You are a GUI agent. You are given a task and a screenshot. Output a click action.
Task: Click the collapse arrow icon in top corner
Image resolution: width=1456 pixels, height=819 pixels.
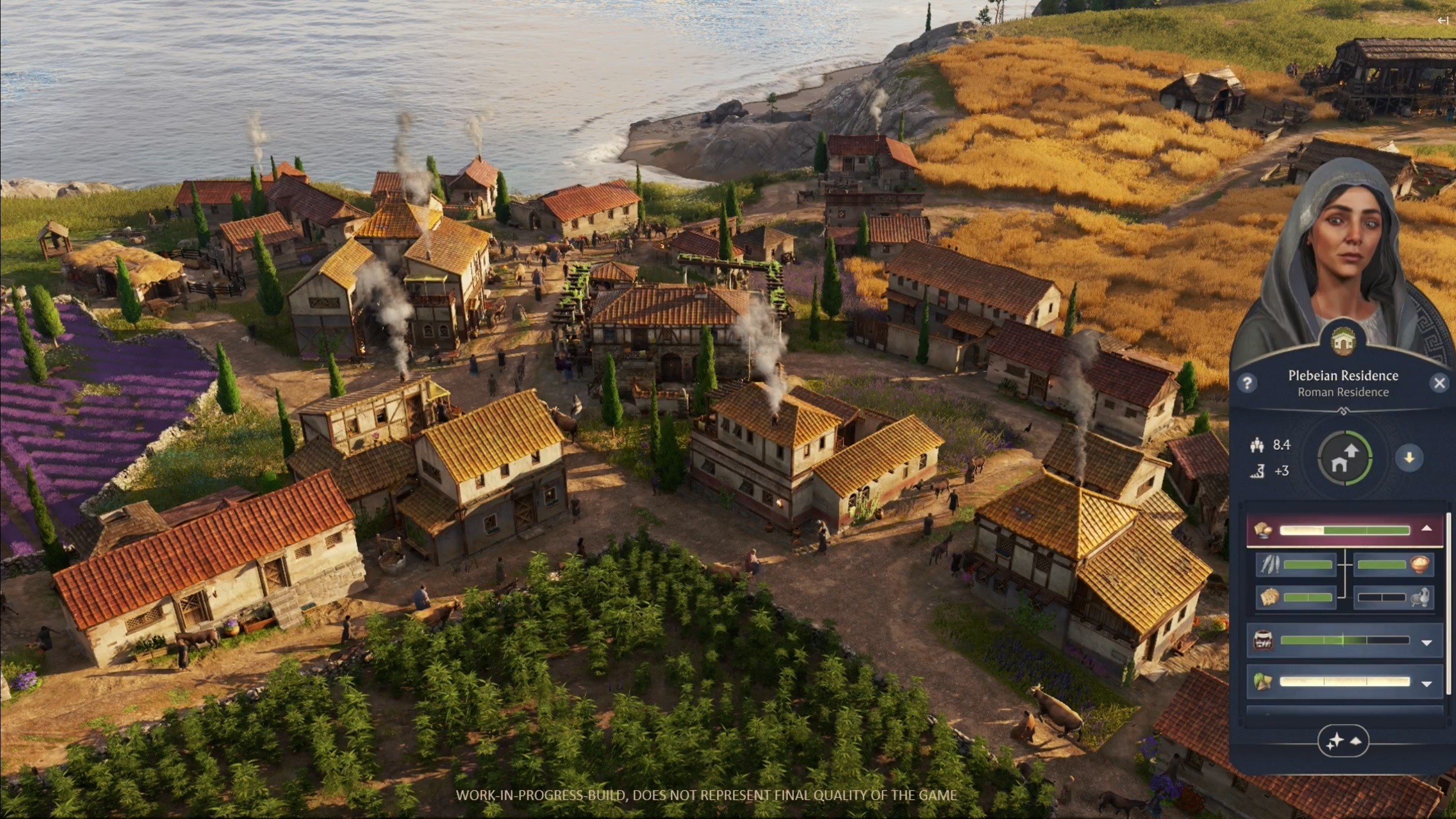pos(1442,21)
